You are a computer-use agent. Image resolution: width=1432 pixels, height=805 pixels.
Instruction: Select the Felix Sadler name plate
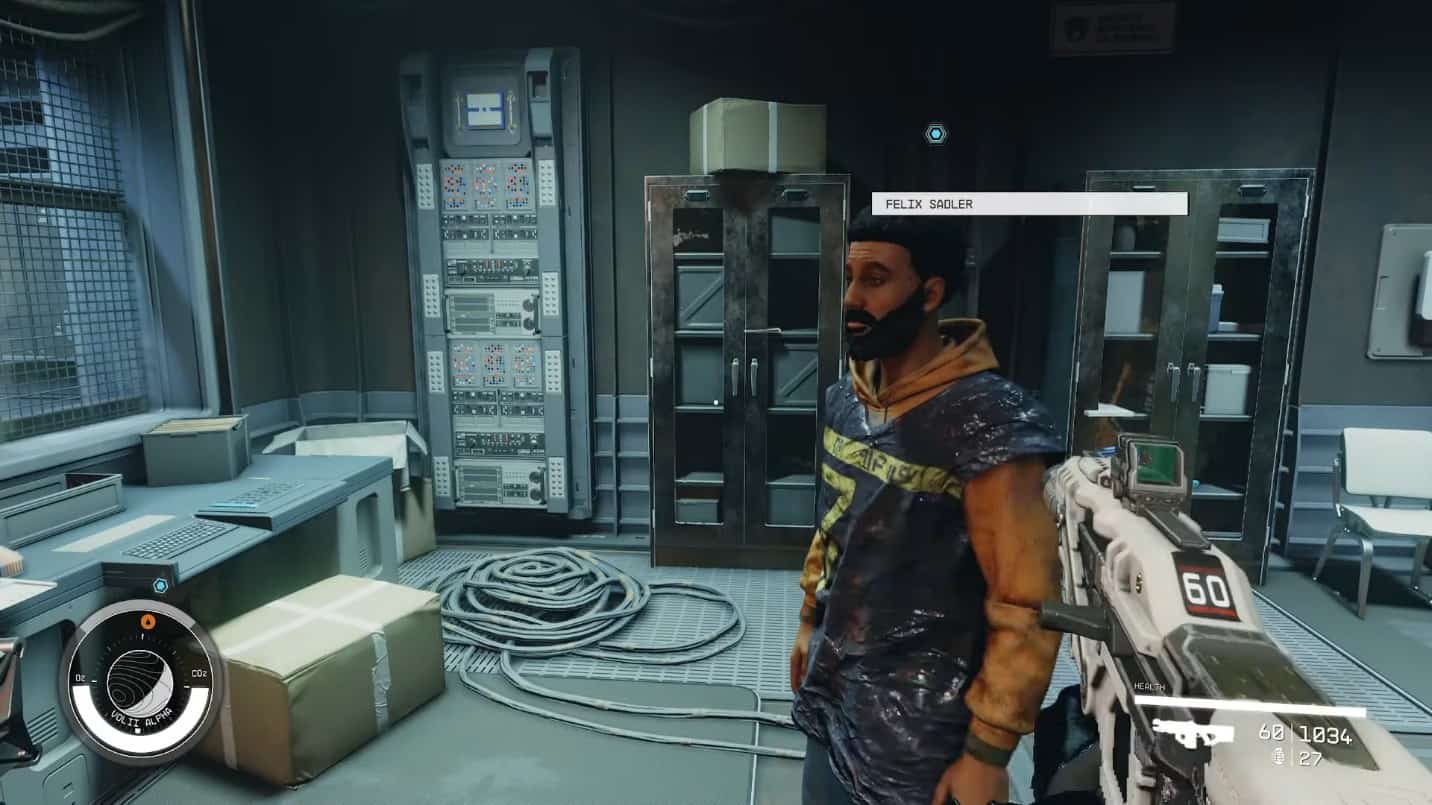[1029, 204]
